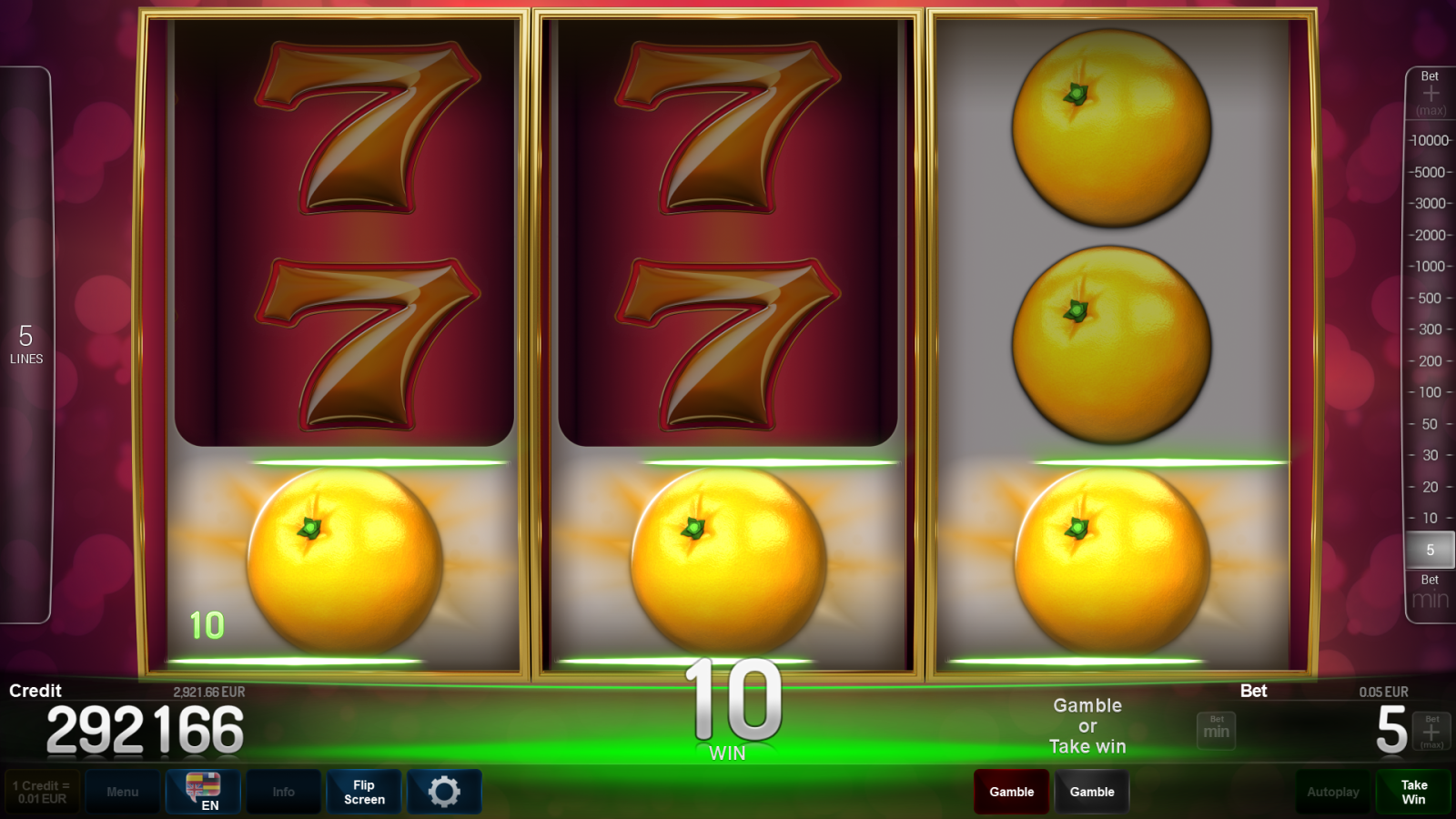Click the Bet +(max) button next to the bet value

click(1431, 730)
